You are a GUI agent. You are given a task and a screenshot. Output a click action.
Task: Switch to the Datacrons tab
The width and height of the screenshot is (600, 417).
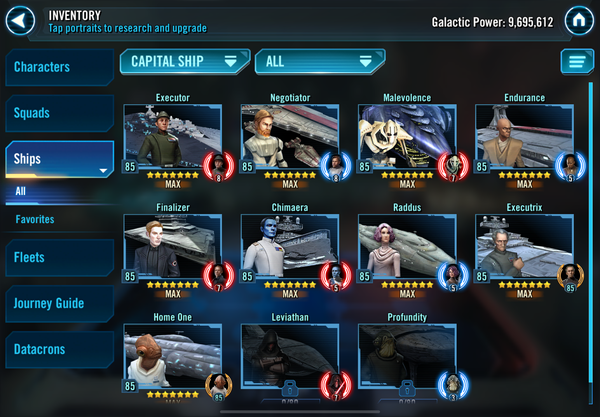pyautogui.click(x=58, y=350)
